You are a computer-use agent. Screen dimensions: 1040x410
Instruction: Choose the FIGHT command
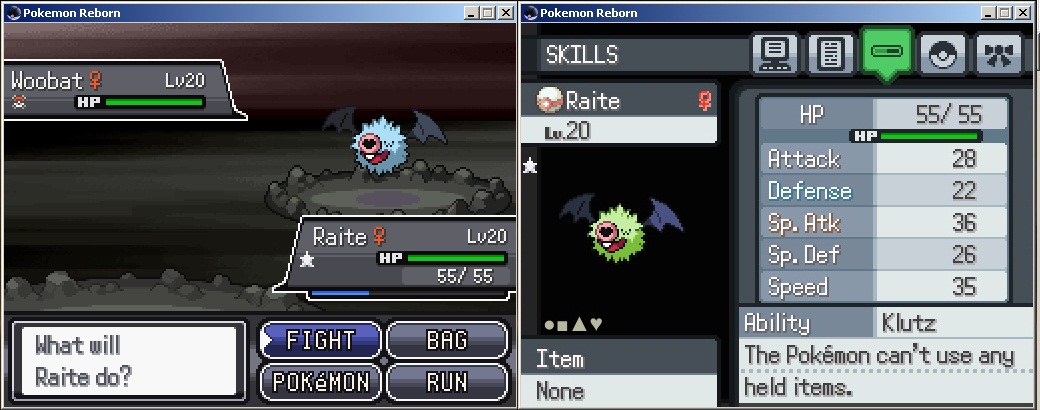tap(322, 340)
